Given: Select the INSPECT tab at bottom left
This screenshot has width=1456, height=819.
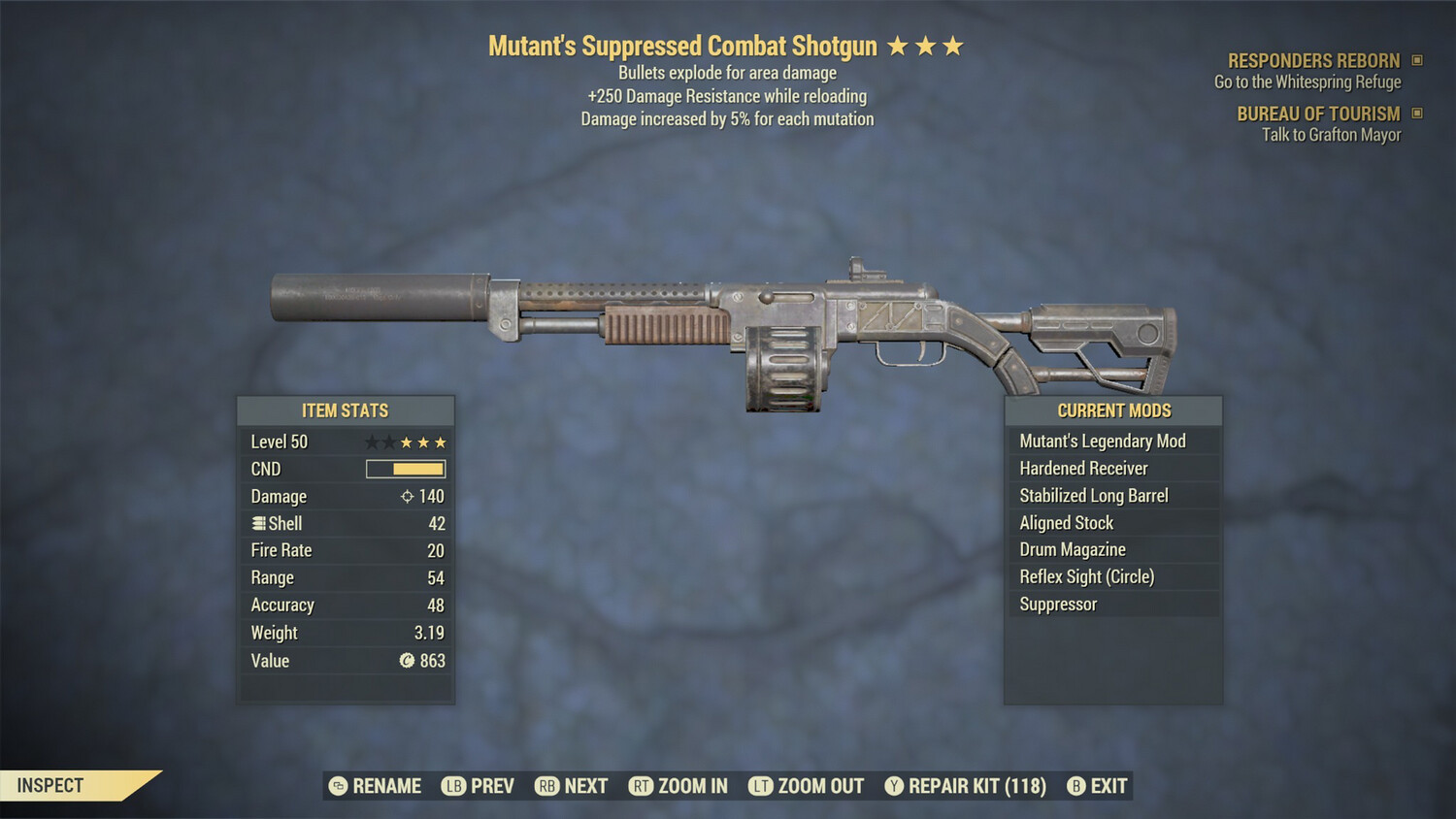Looking at the screenshot, I should click(49, 785).
